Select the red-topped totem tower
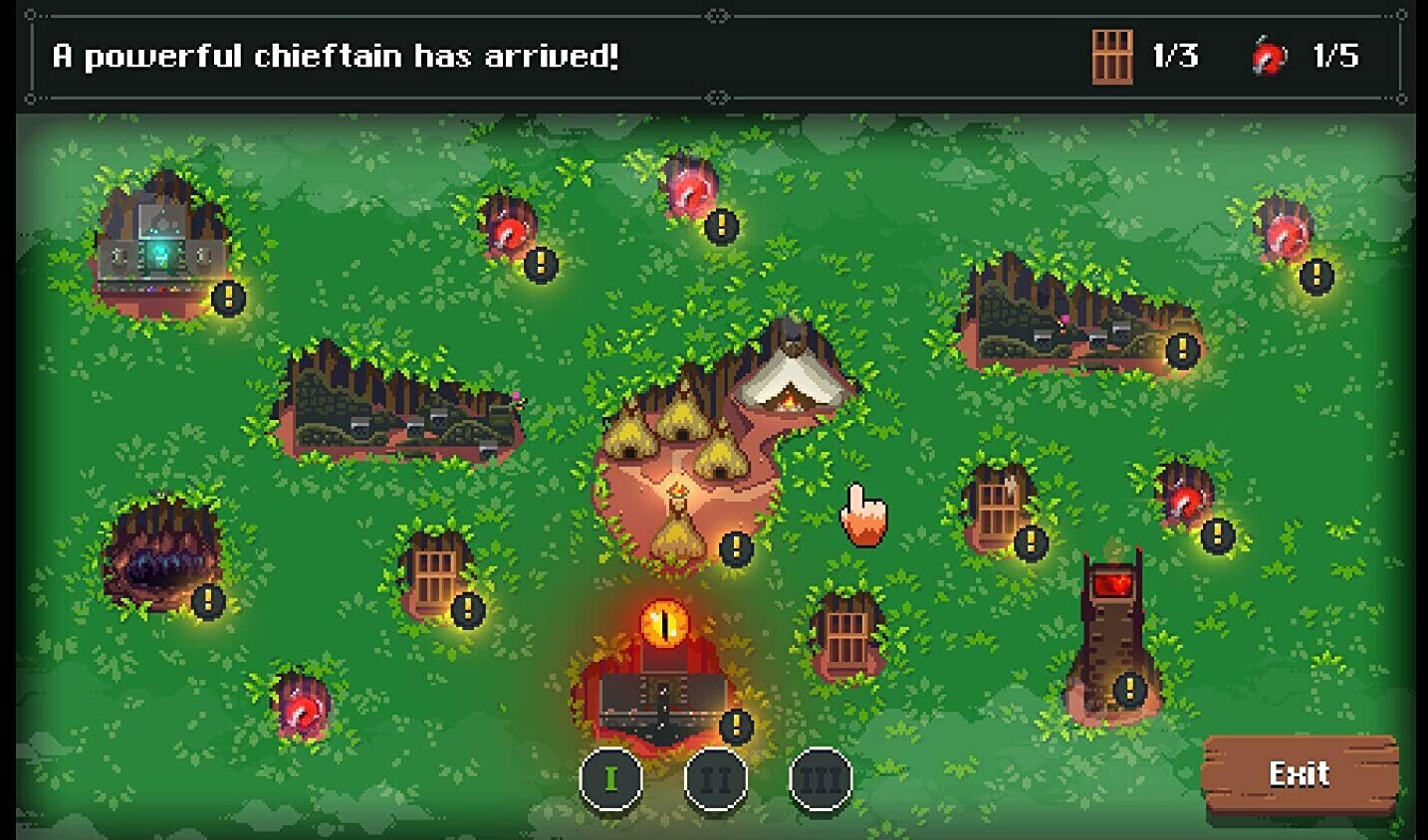Viewport: 1428px width, 840px height. click(1112, 637)
